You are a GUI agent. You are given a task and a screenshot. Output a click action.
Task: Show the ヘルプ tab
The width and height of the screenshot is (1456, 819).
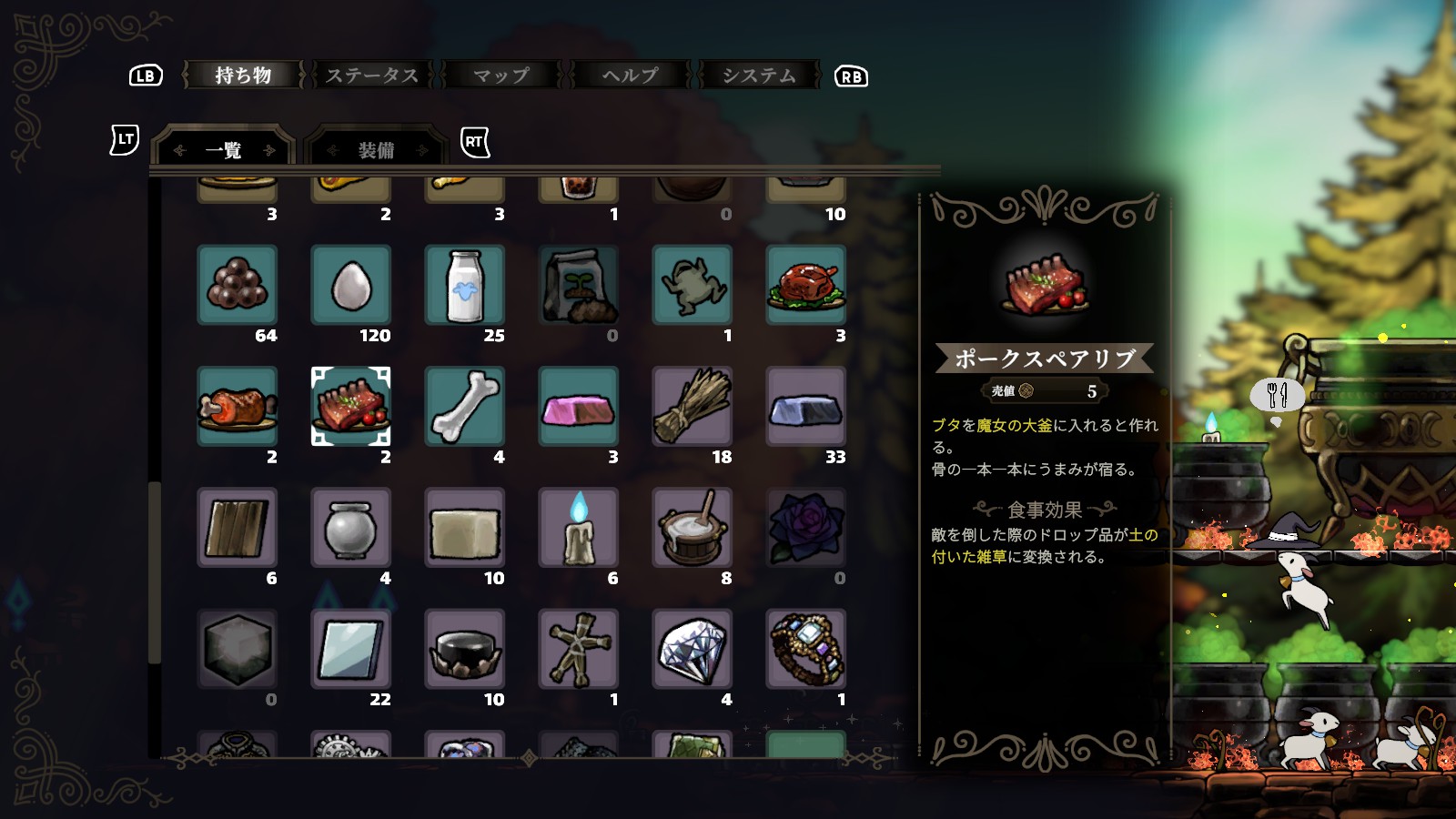click(630, 76)
